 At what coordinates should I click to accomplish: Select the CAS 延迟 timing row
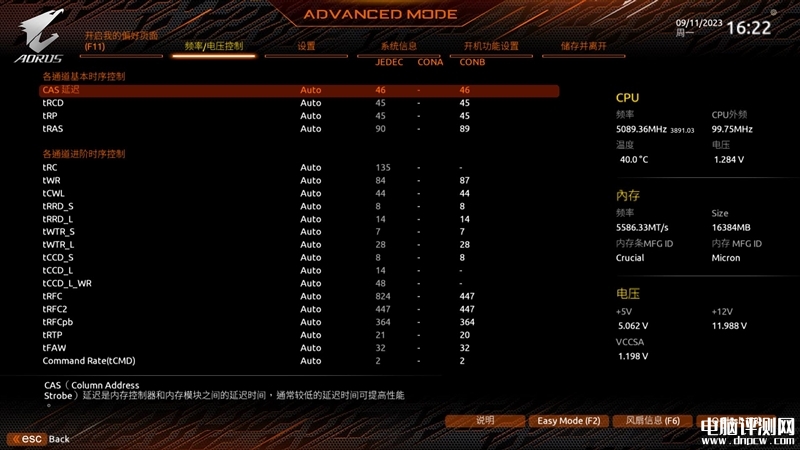click(61, 90)
